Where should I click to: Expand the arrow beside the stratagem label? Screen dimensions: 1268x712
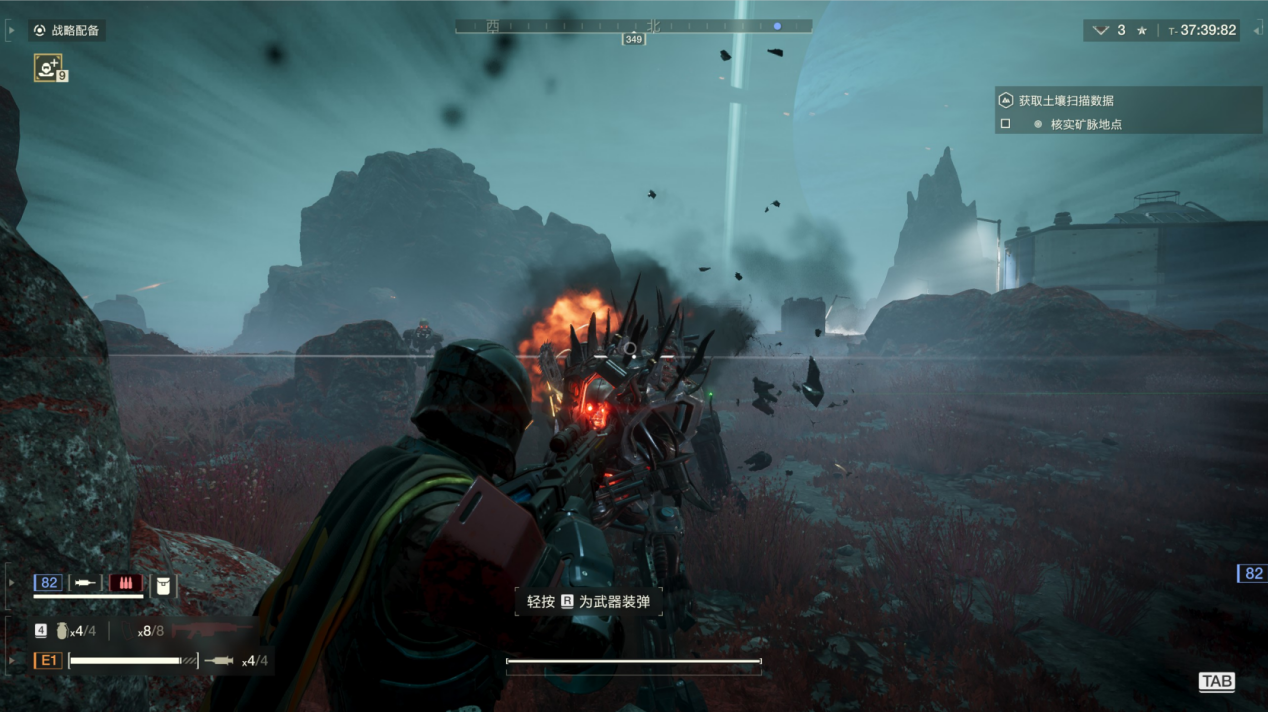click(11, 31)
